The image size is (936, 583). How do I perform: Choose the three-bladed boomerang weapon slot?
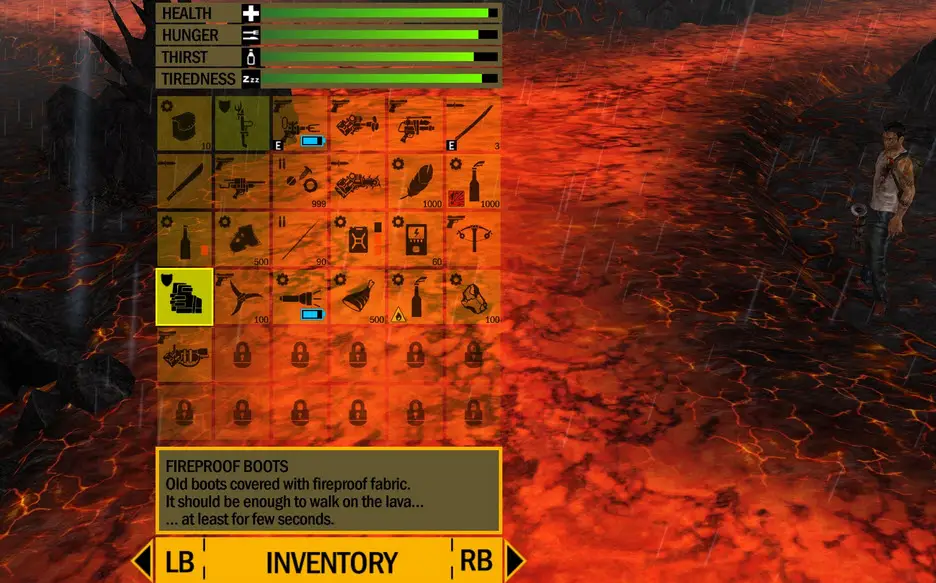pyautogui.click(x=242, y=296)
